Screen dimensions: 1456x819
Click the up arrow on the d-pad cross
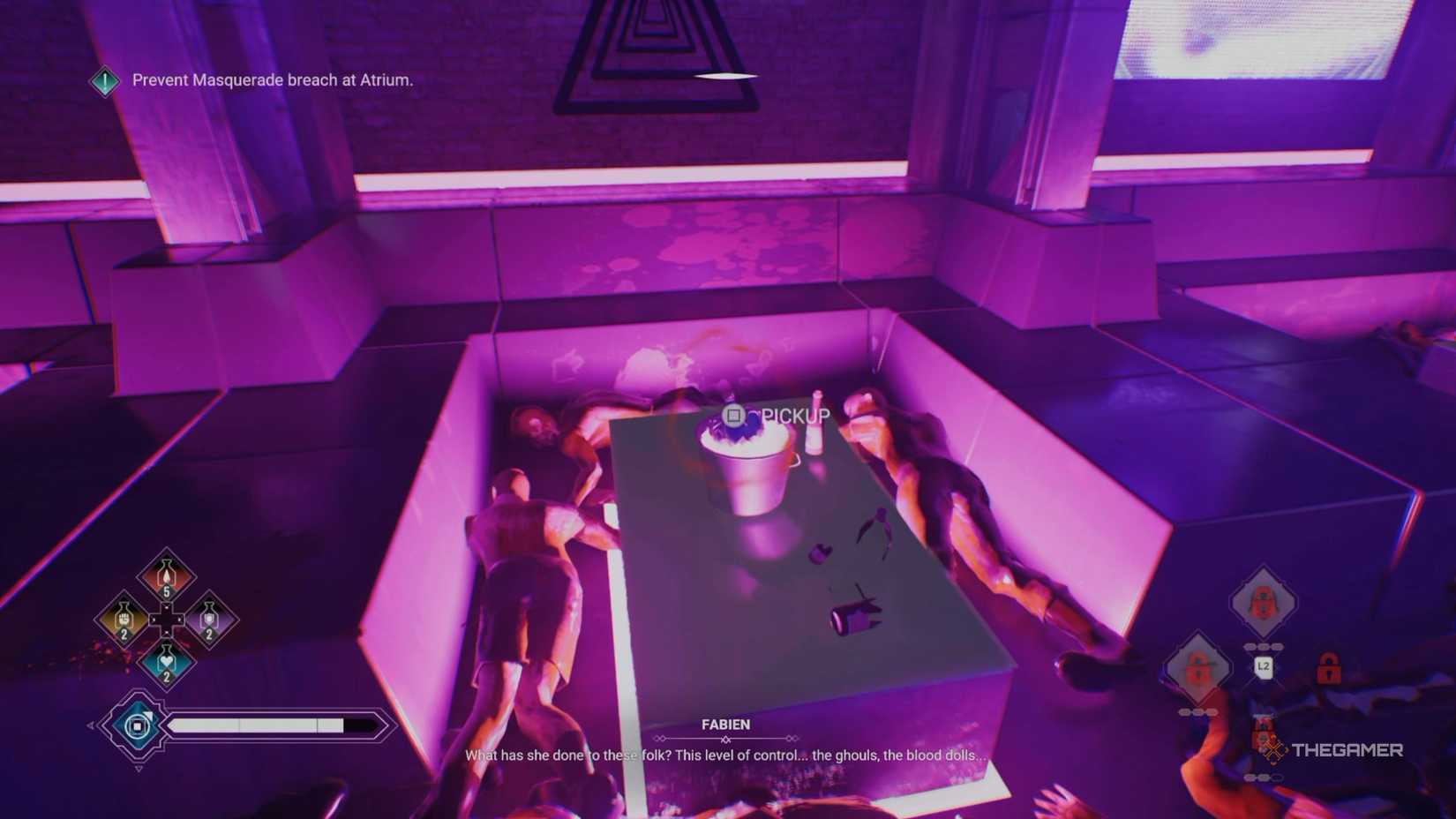coord(167,606)
